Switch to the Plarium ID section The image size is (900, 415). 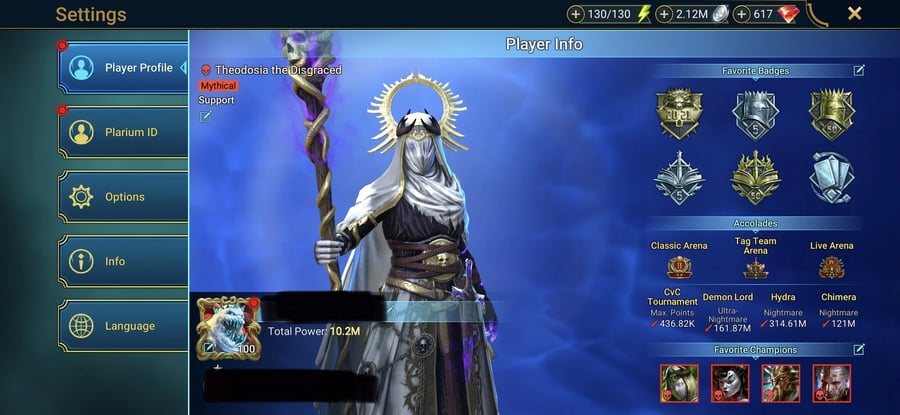coord(124,132)
